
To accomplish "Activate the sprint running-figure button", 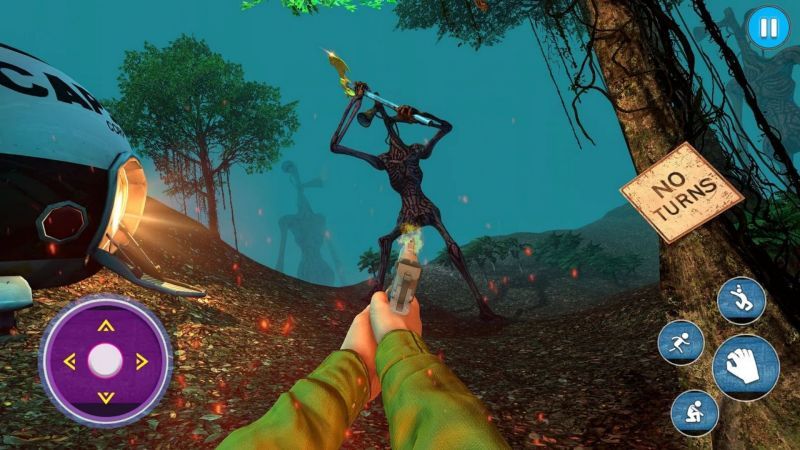I will click(681, 343).
